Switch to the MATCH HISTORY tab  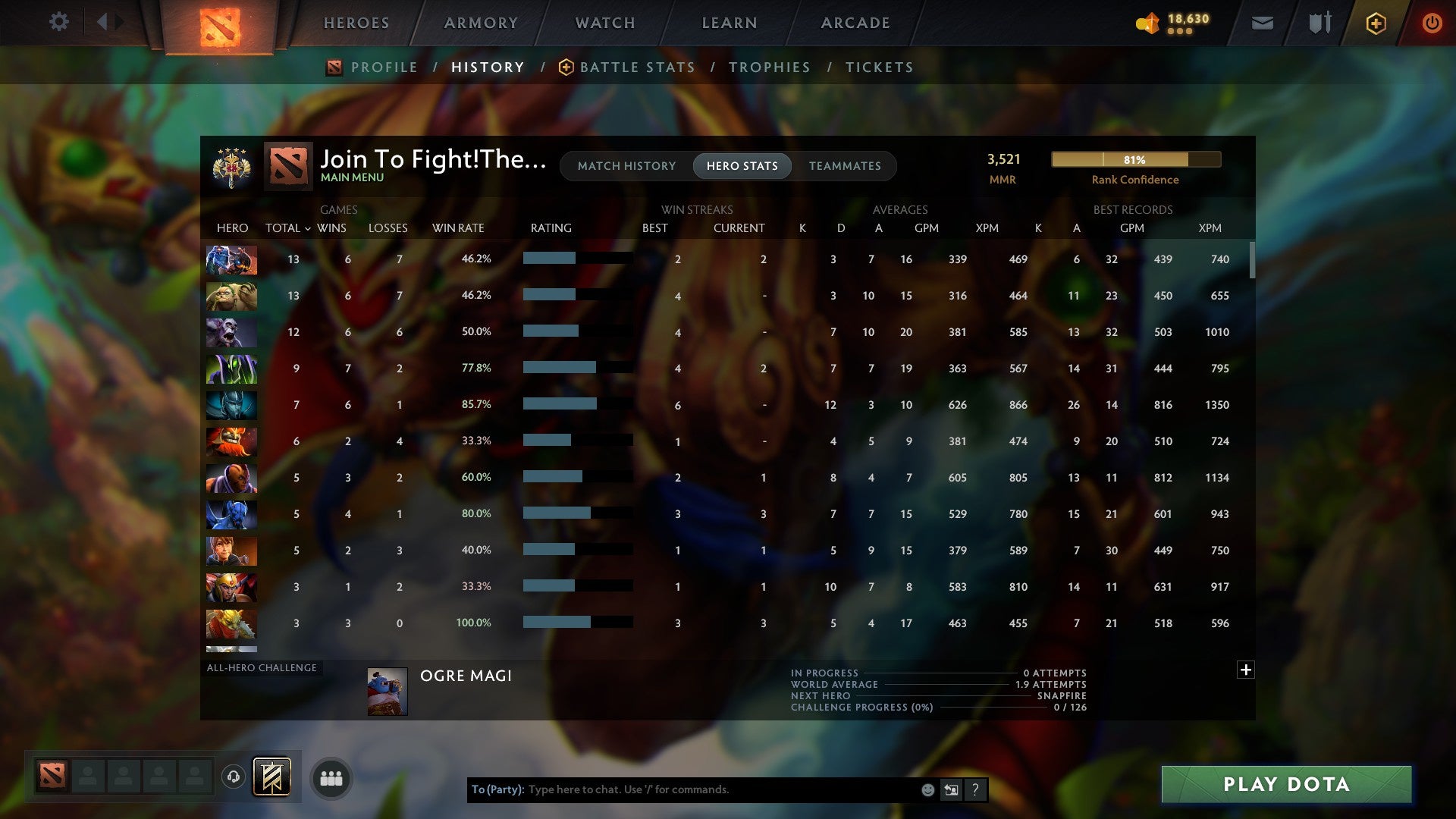tap(626, 166)
